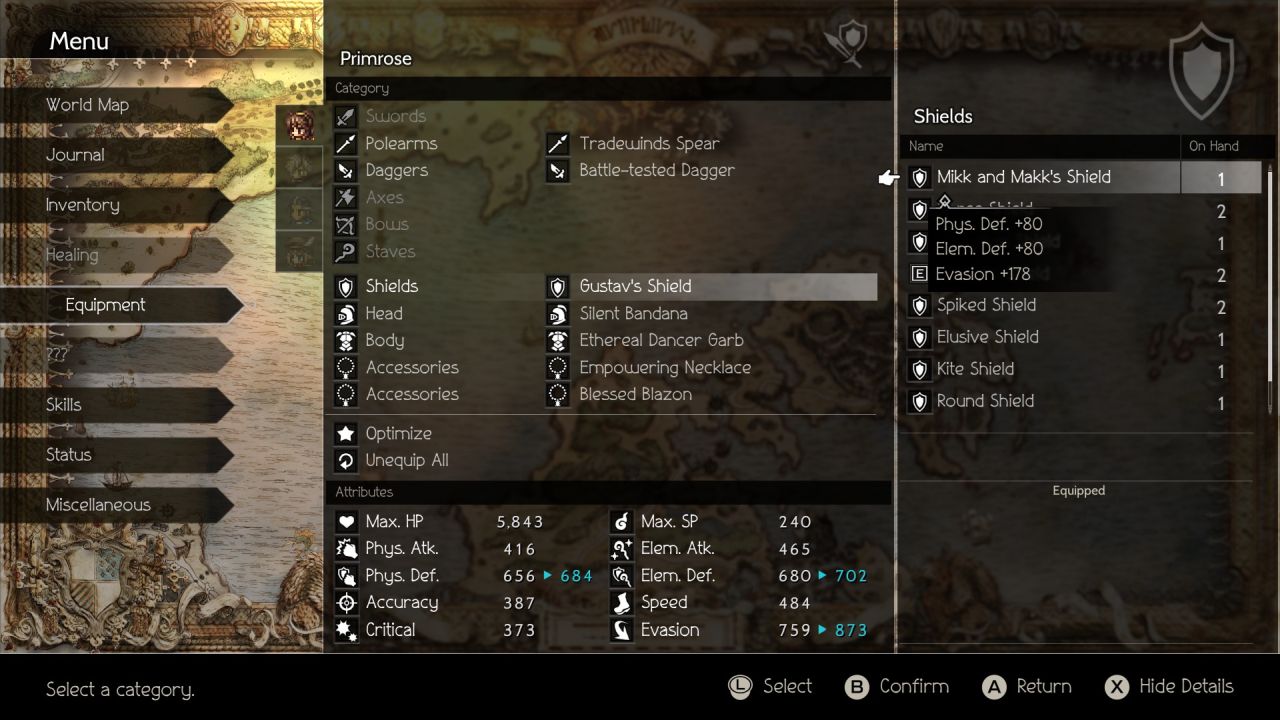Screen dimensions: 1280x720
Task: Select Primrose's character portrait
Action: pyautogui.click(x=299, y=126)
